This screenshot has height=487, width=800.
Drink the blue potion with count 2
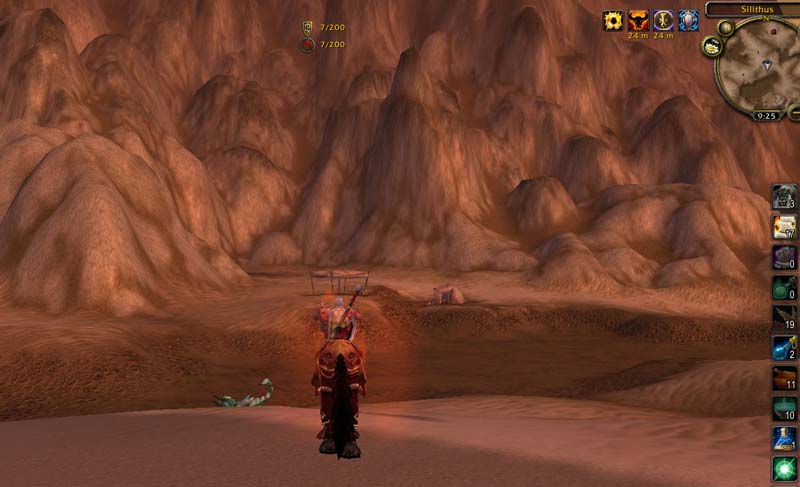click(x=784, y=347)
